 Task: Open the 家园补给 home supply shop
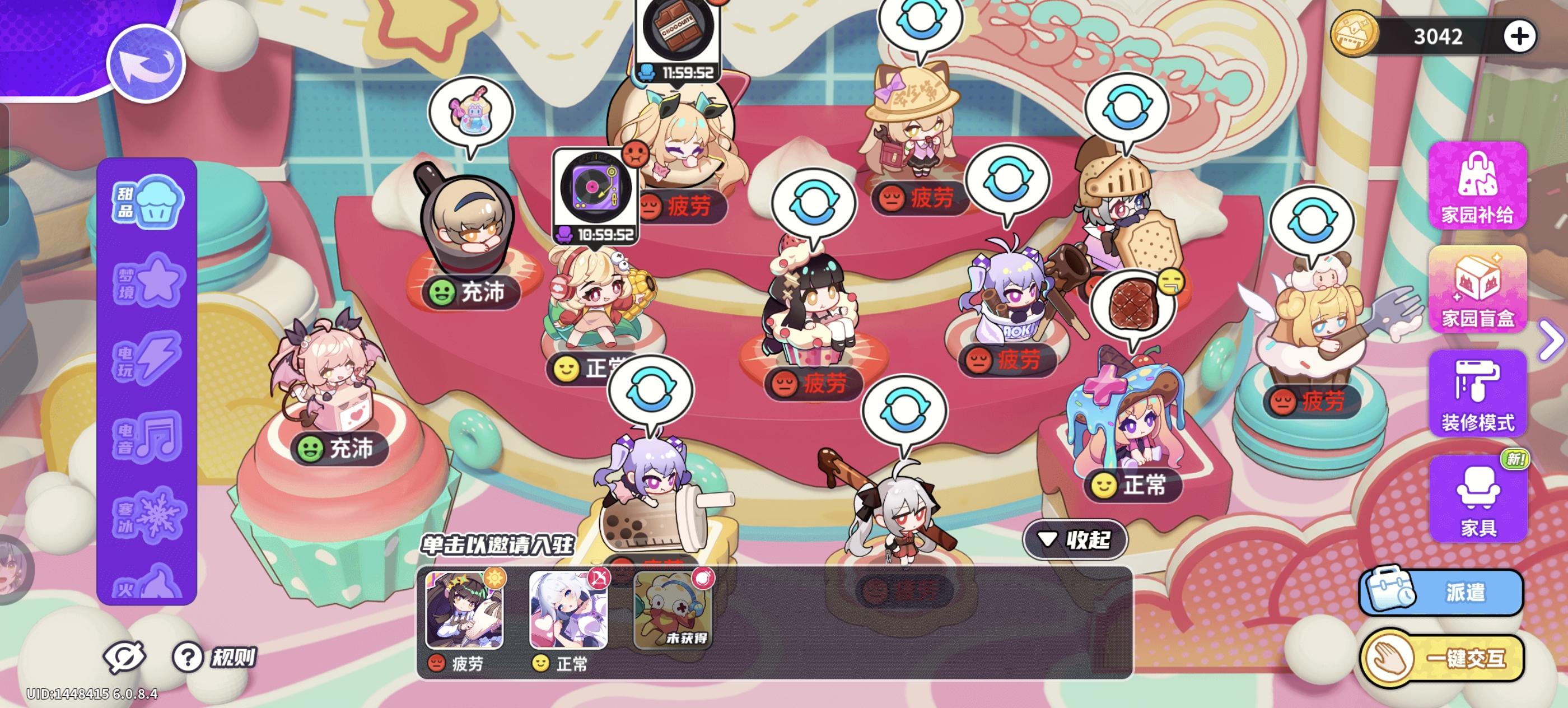1478,192
